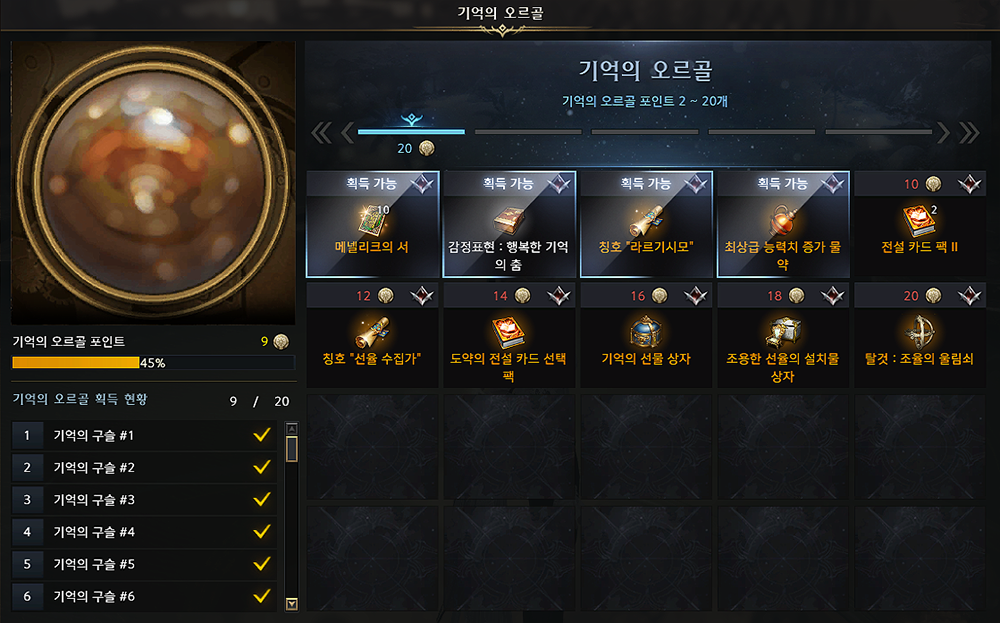The image size is (1000, 623).
Task: Claim the 메넬리크의 서 reward
Action: tap(372, 224)
